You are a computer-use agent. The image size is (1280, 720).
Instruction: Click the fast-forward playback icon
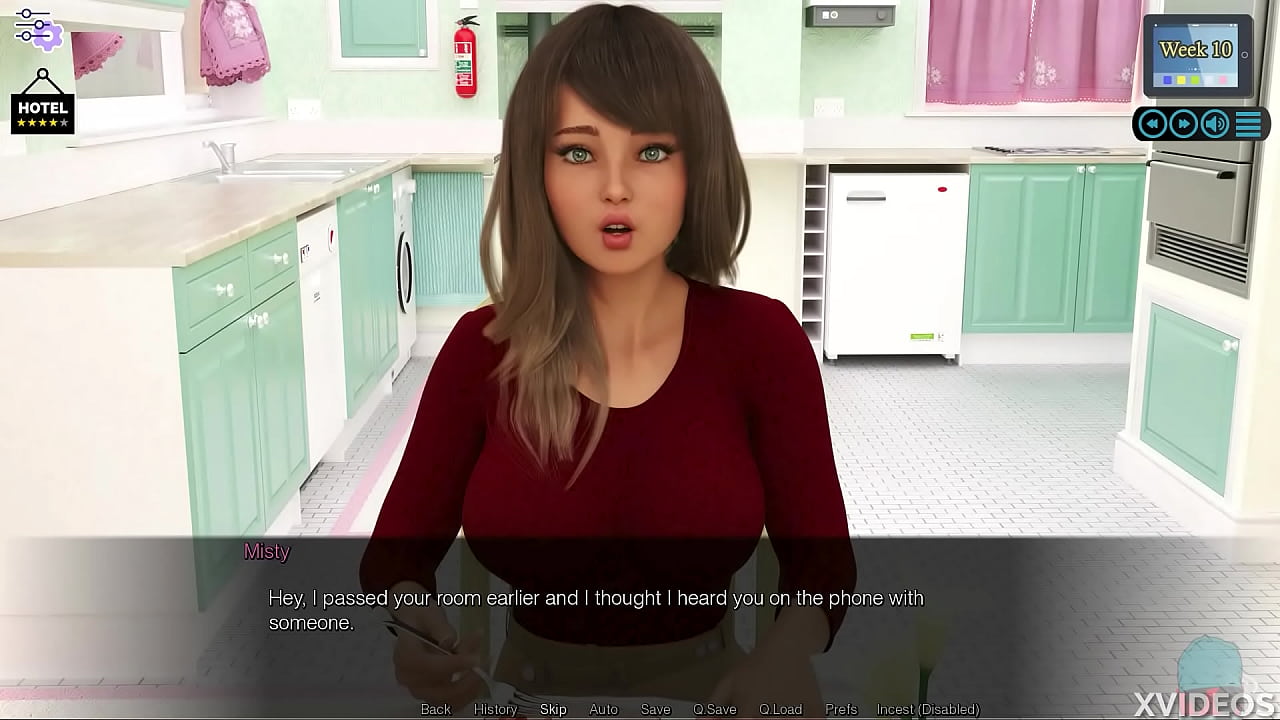click(x=1184, y=123)
